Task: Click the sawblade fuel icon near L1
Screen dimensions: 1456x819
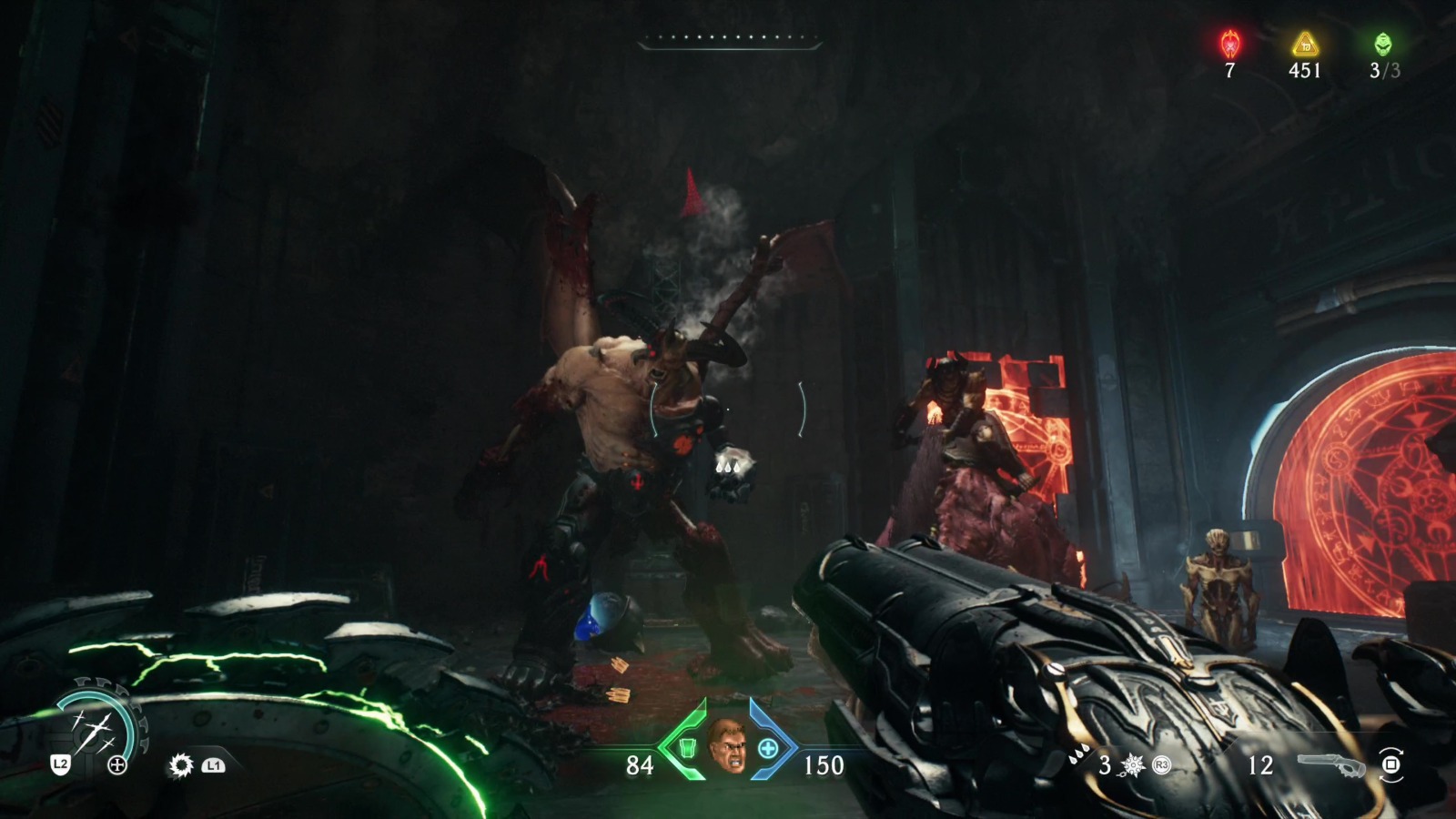Action: tap(180, 763)
